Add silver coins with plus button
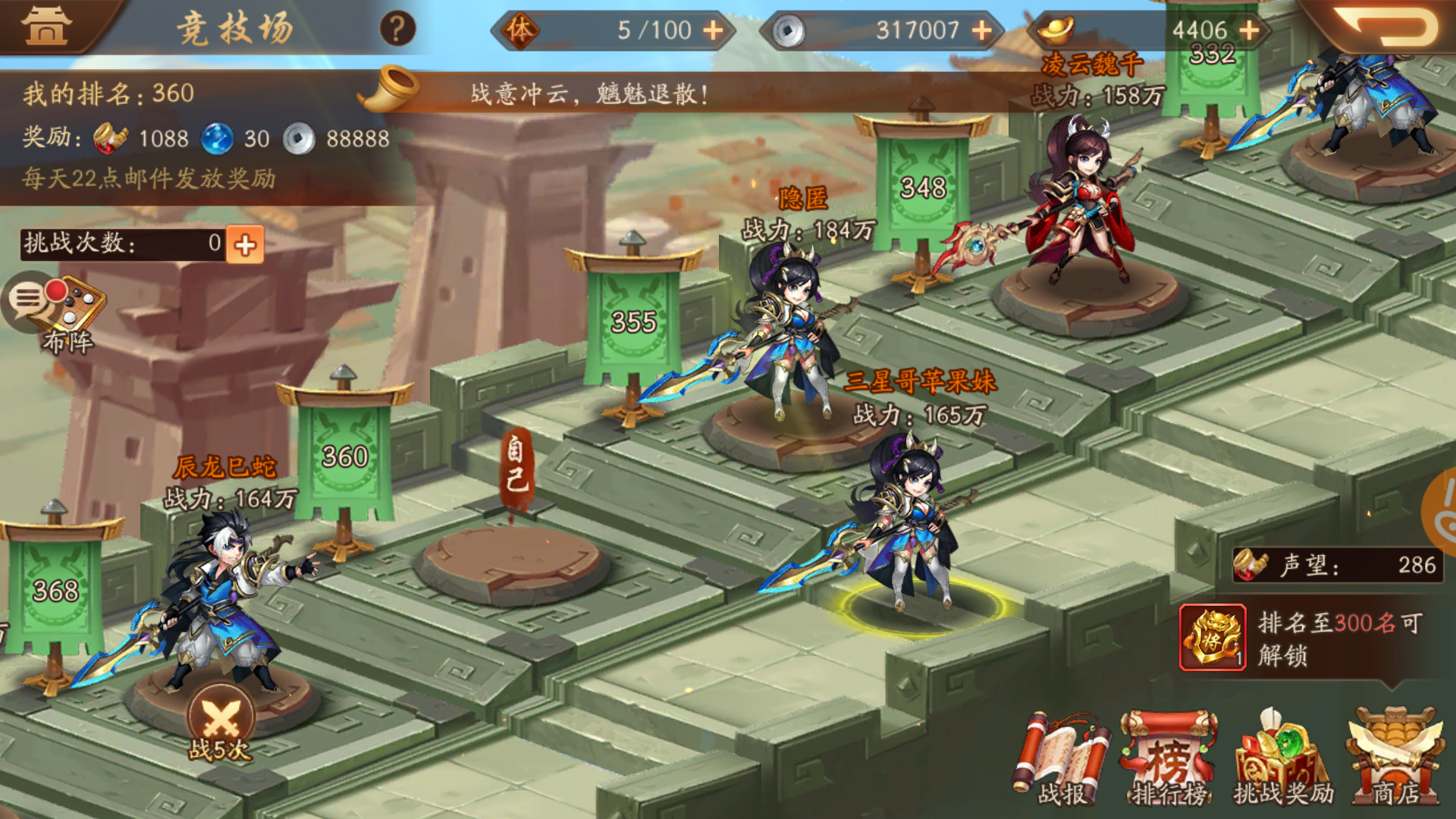The height and width of the screenshot is (819, 1456). tap(982, 30)
